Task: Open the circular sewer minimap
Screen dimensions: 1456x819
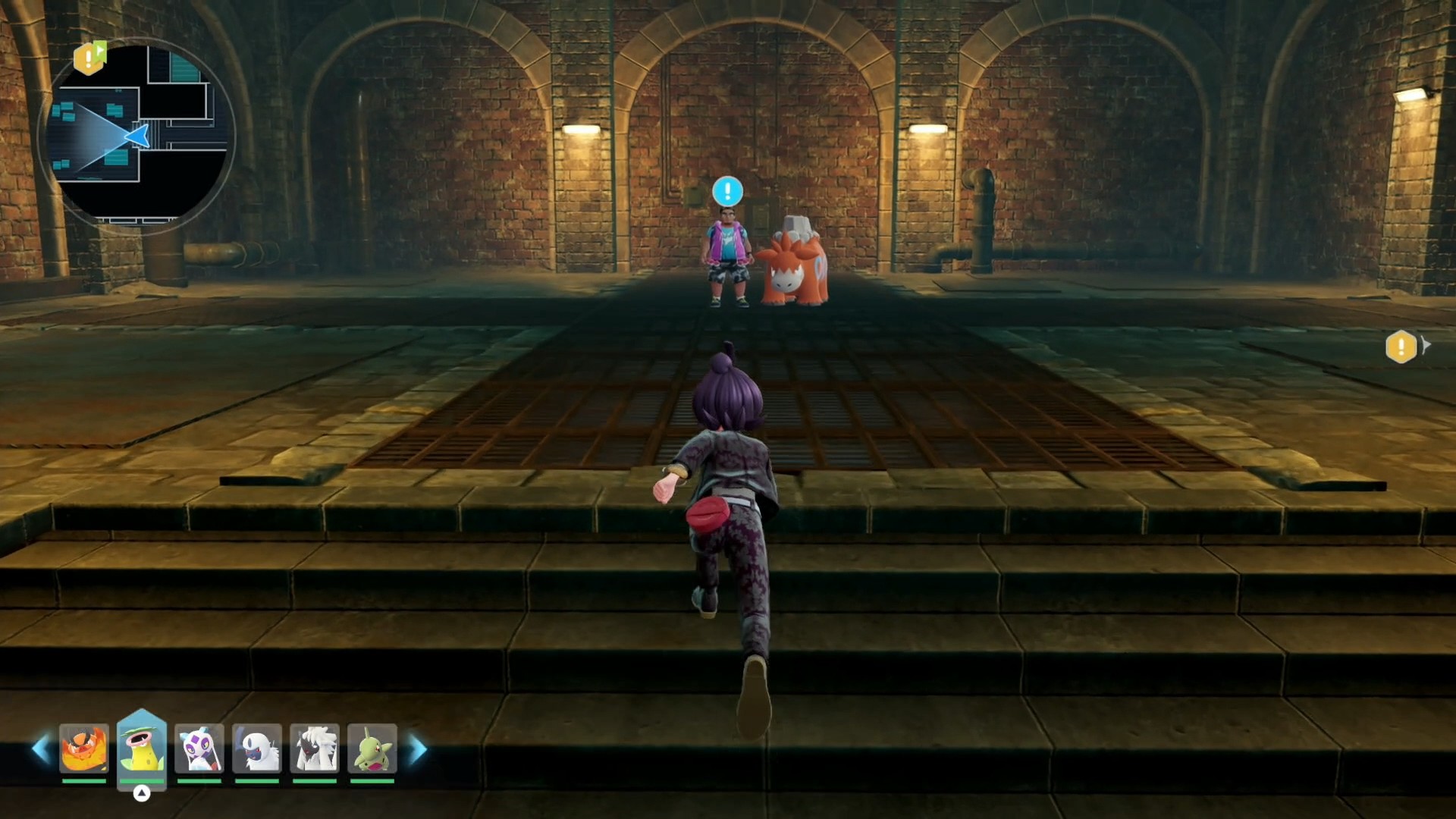Action: click(x=138, y=134)
